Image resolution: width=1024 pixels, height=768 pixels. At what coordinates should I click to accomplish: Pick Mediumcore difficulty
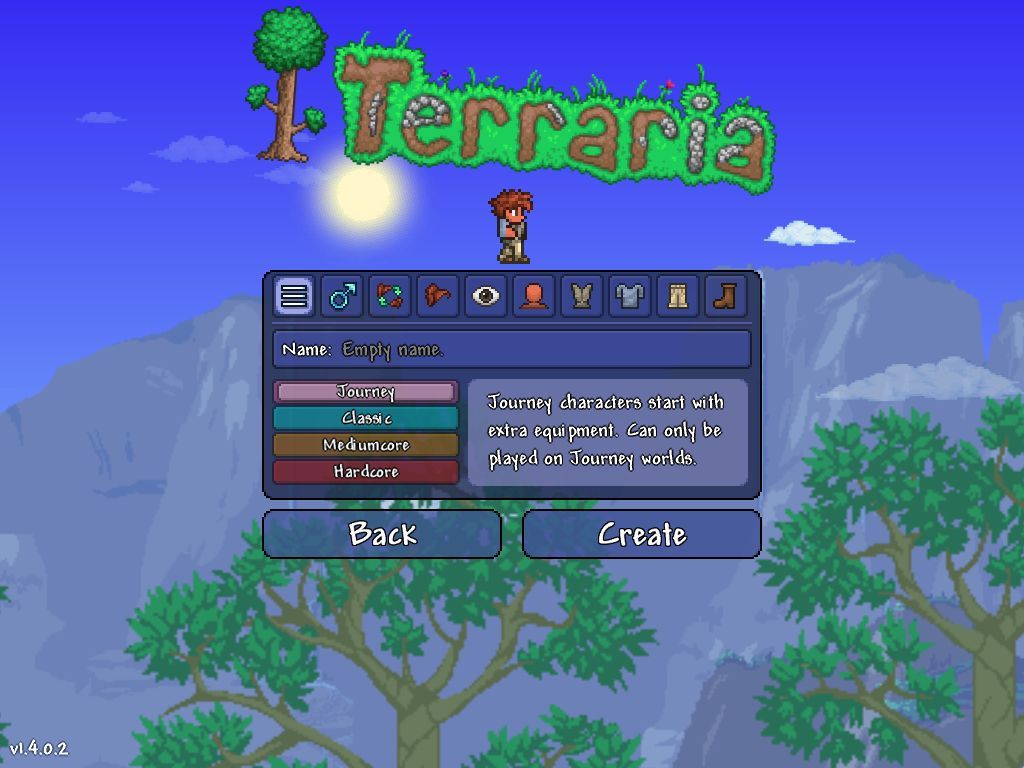[366, 445]
